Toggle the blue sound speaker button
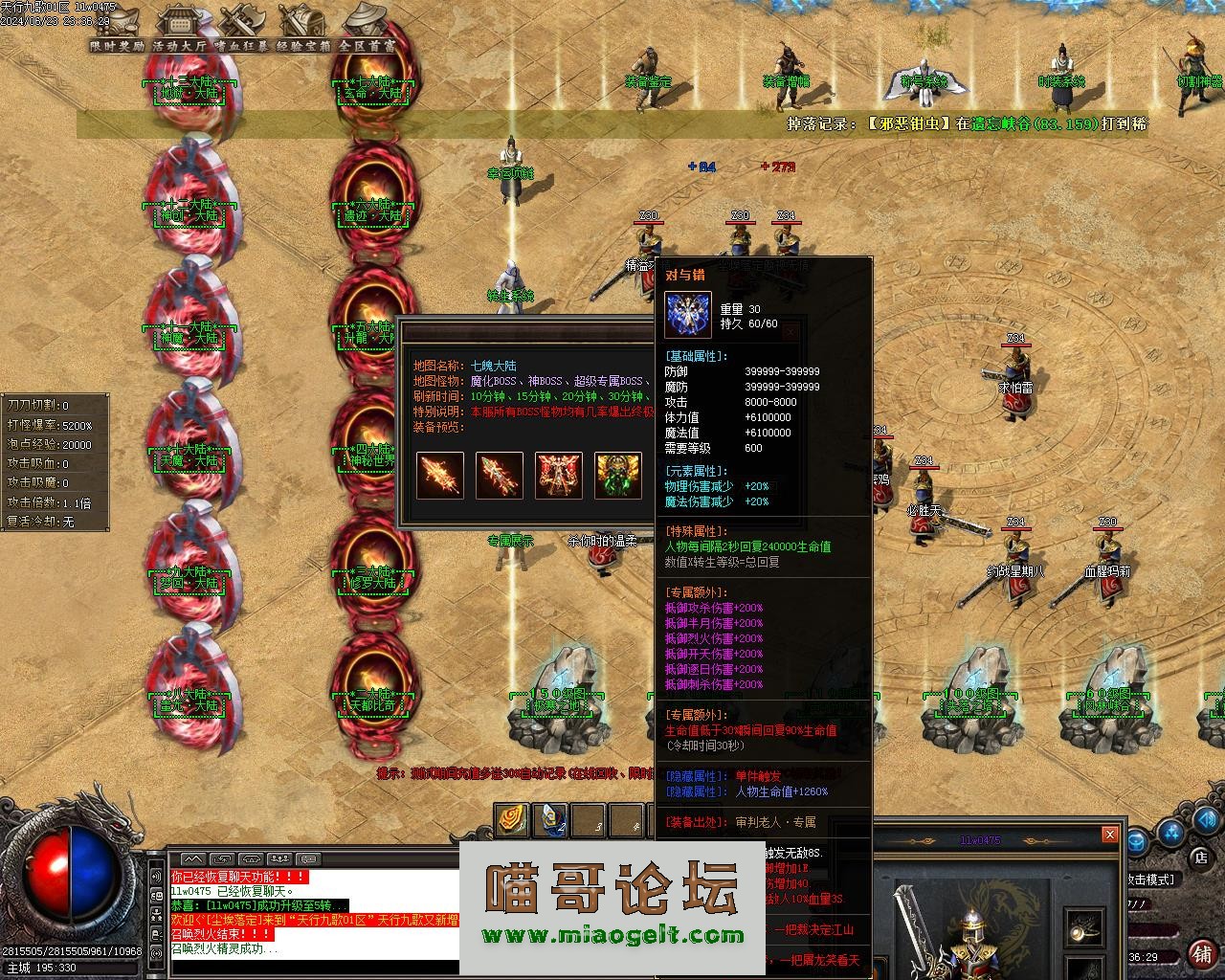This screenshot has width=1225, height=980. [1209, 819]
